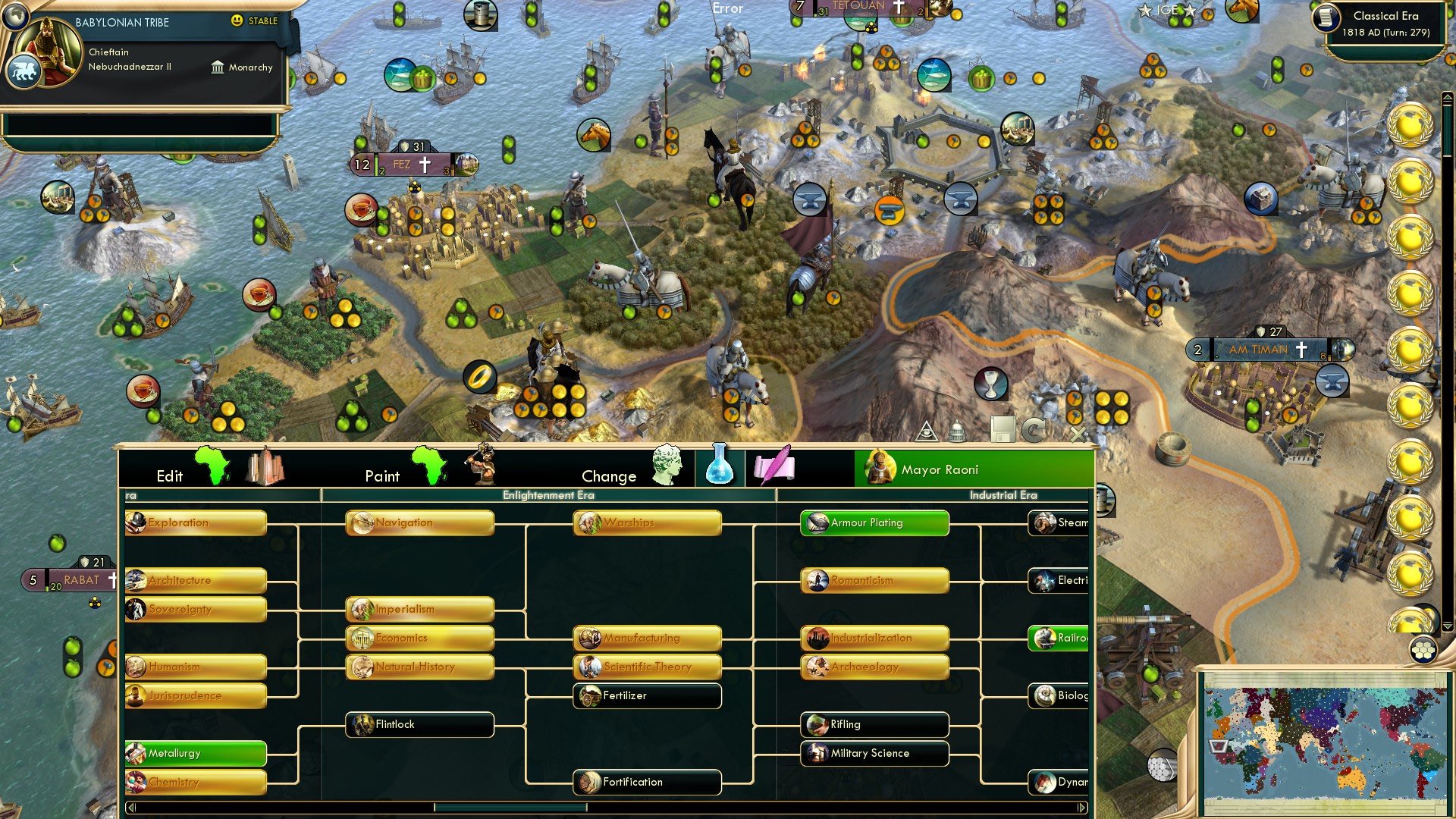Open the Mayor Raoni tab

click(x=940, y=469)
